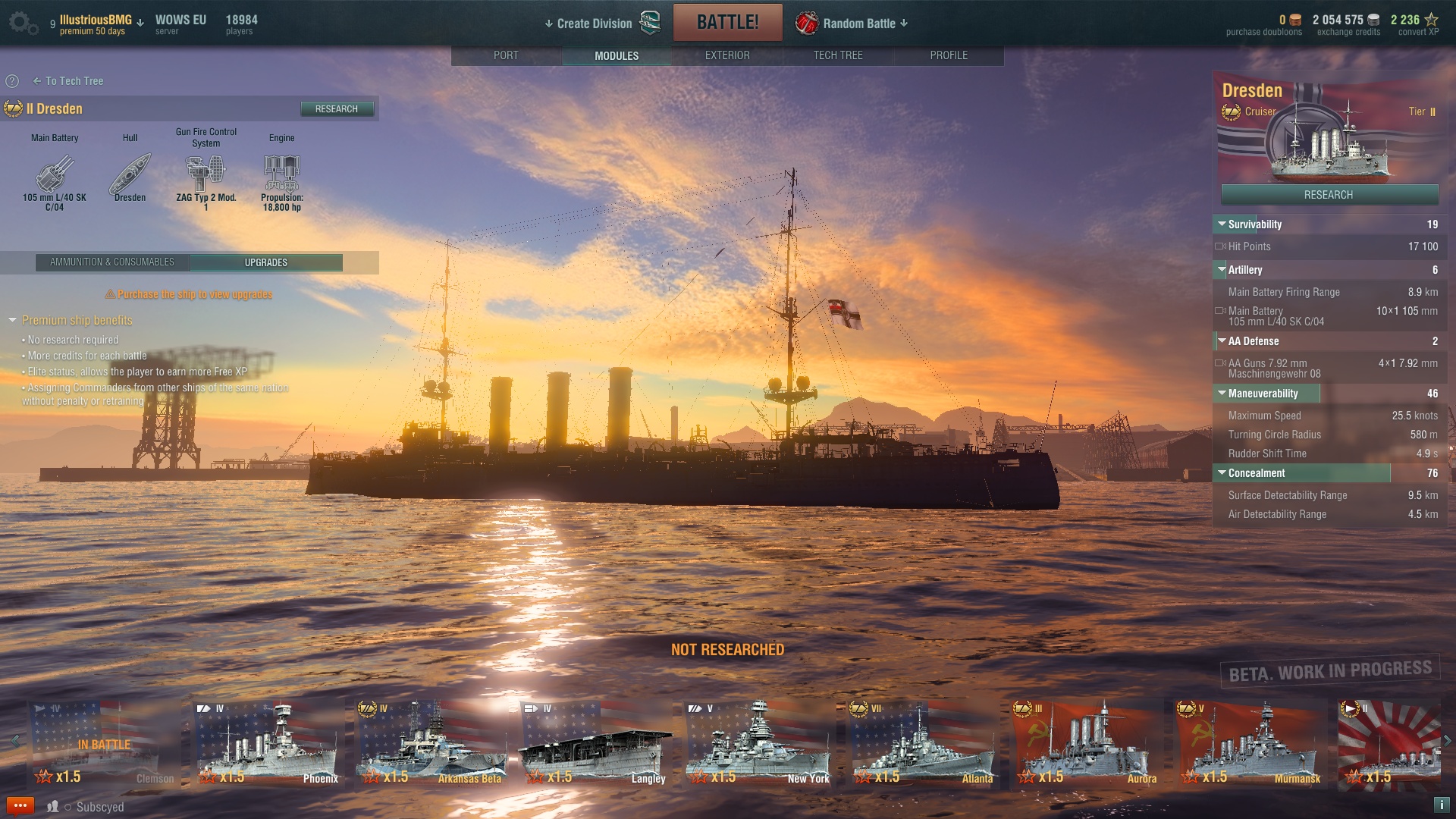Click the To Tech Tree back link

coord(68,81)
